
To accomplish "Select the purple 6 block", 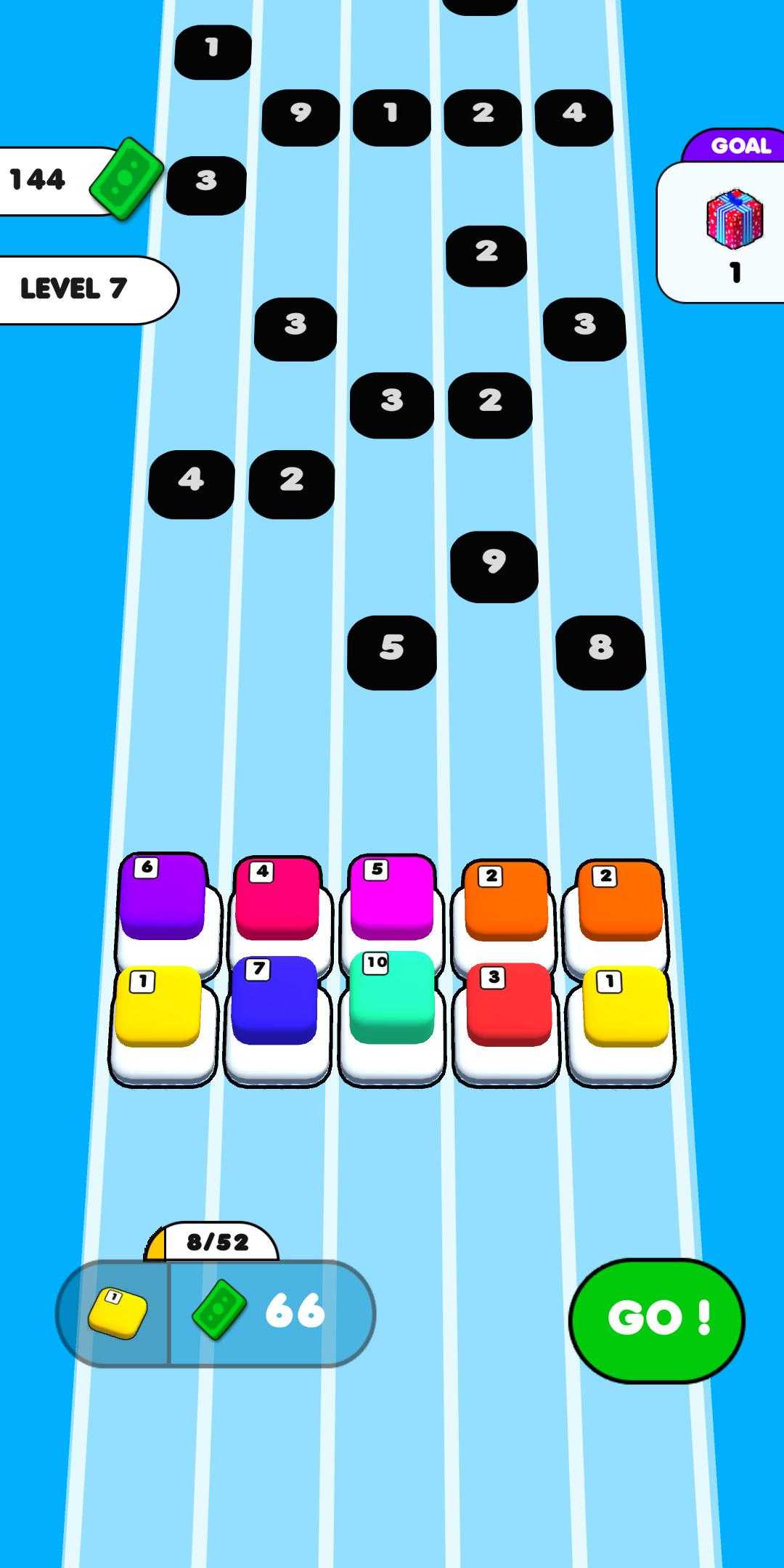I will click(163, 897).
